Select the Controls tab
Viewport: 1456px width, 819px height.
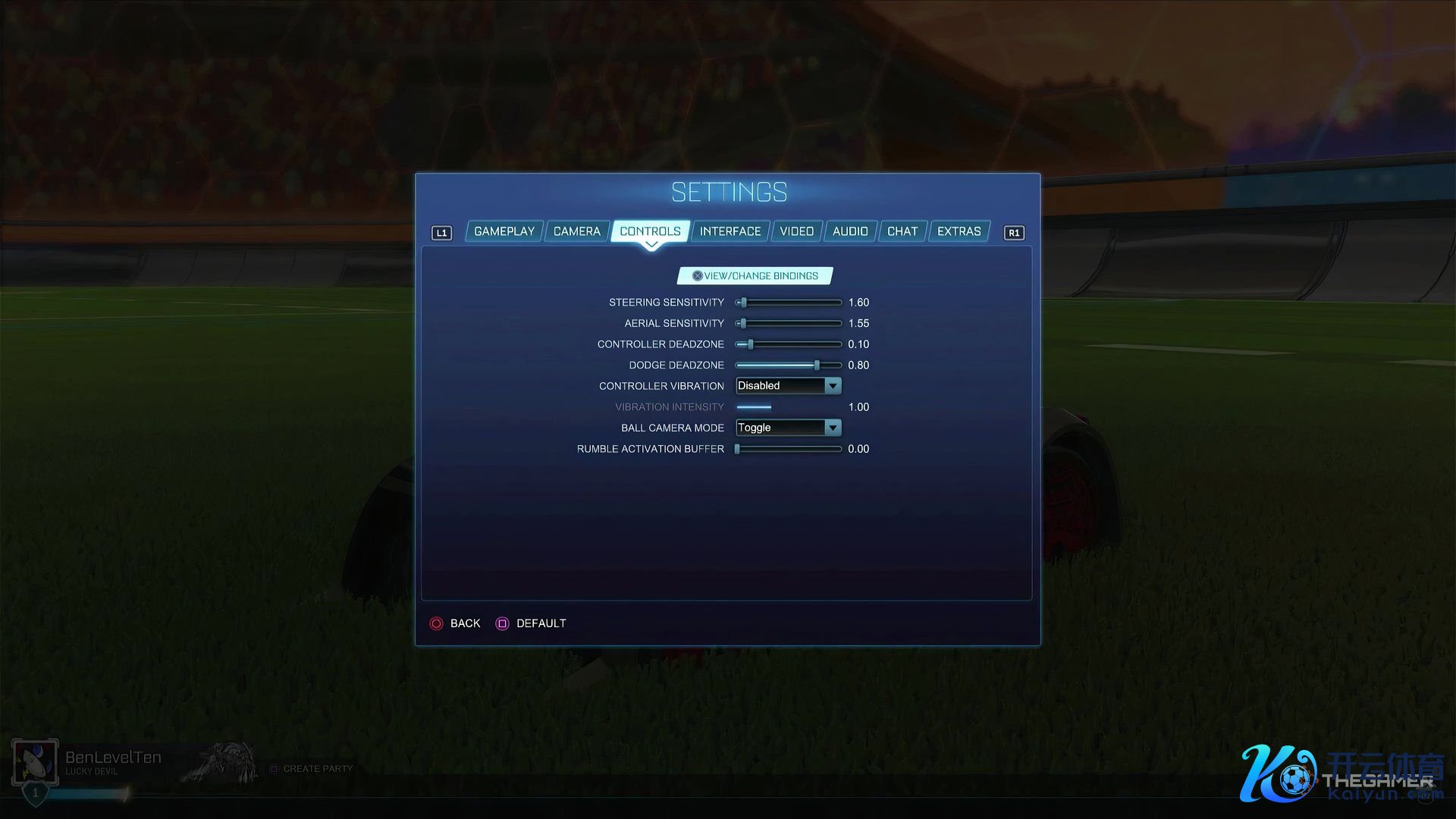point(650,231)
